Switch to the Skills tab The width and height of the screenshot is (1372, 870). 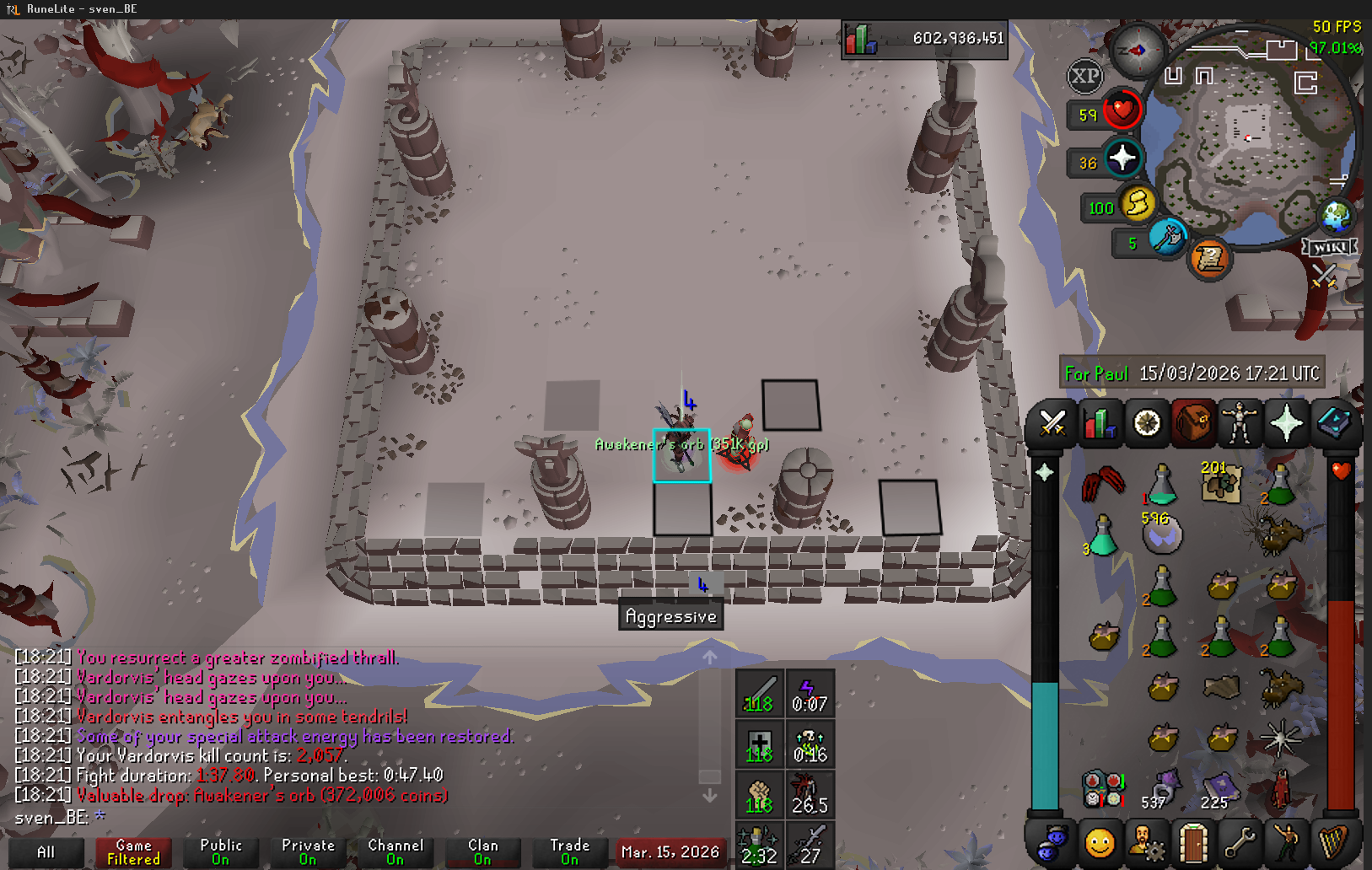coord(1099,423)
